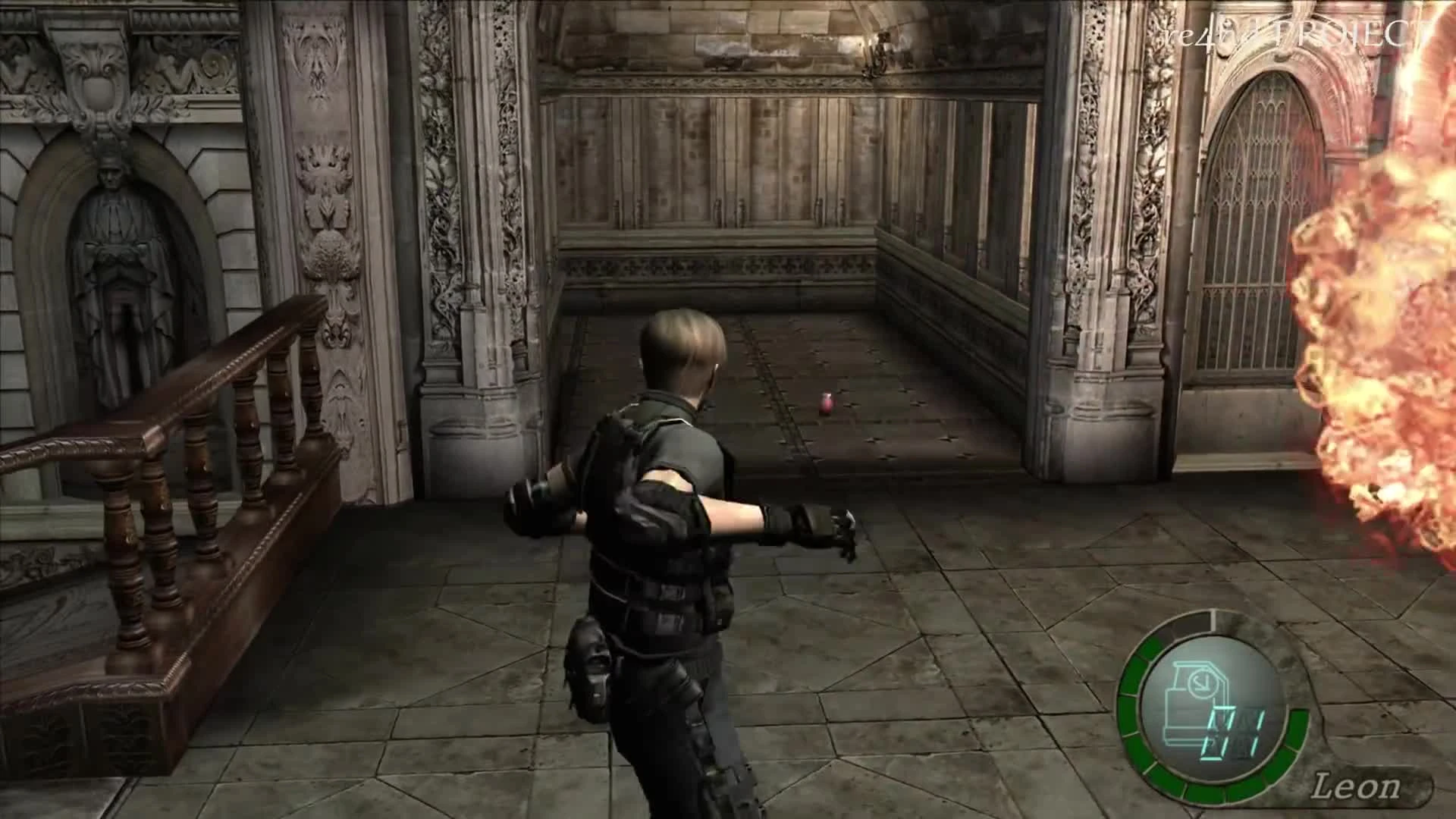Screen dimensions: 1456x819
Task: Toggle the inner circle of the HUD gauge
Action: (1208, 709)
